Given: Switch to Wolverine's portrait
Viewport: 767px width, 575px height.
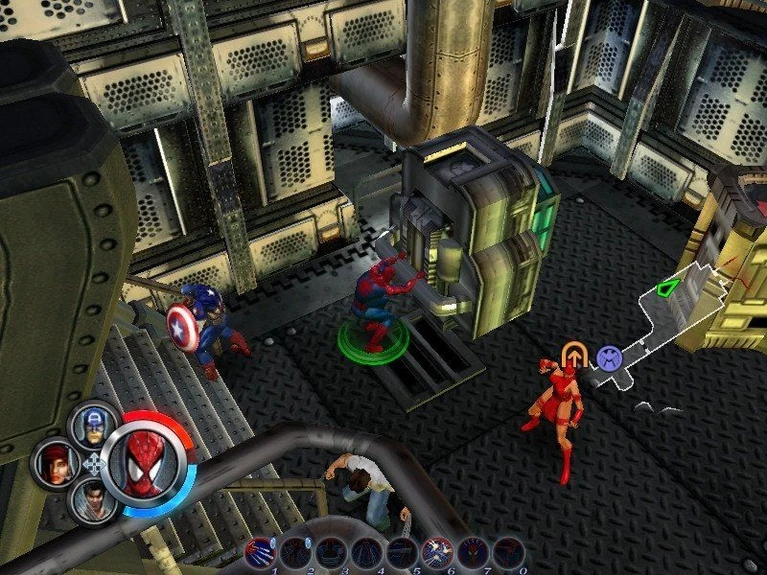Looking at the screenshot, I should click(x=95, y=499).
